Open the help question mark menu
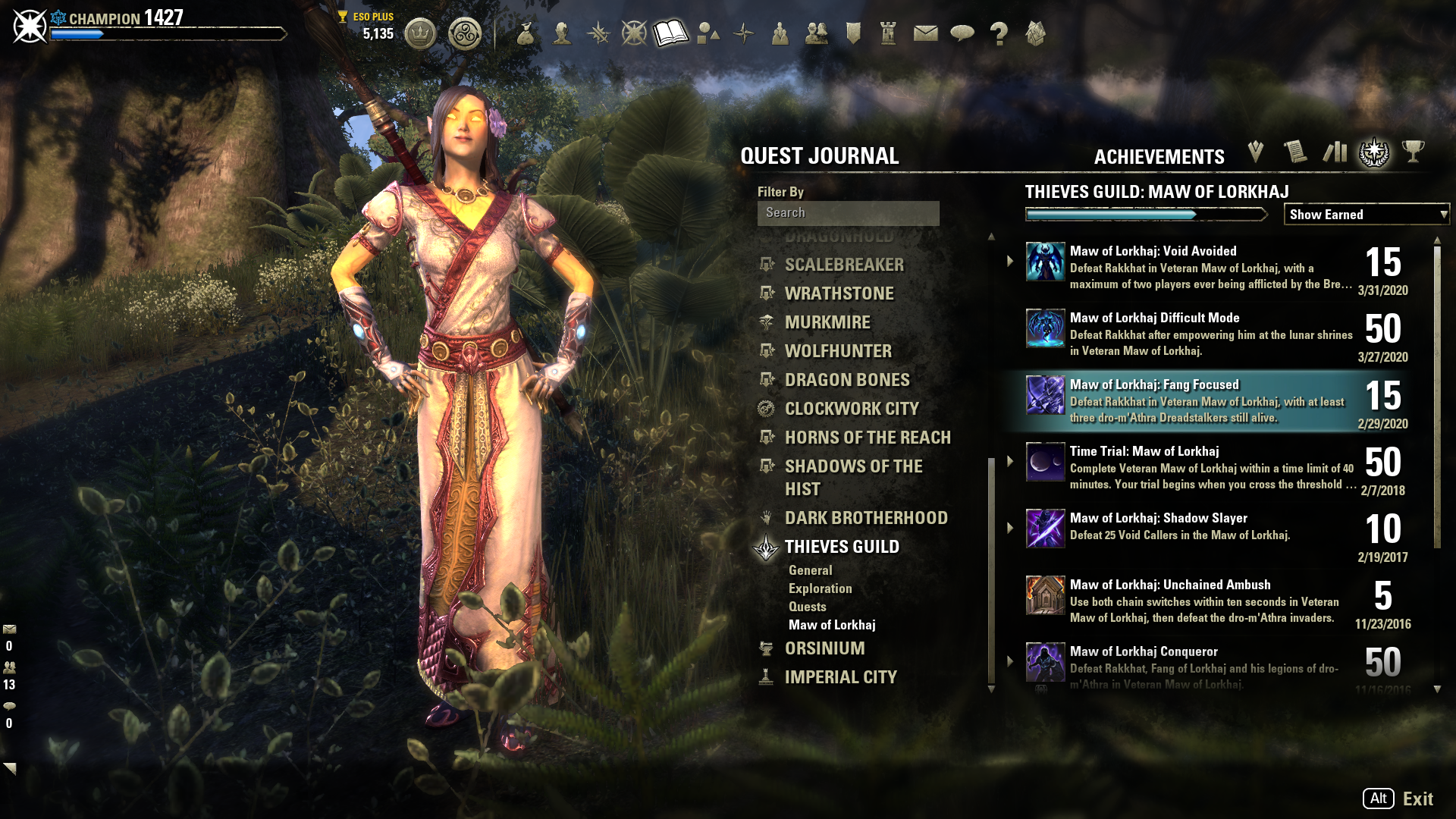This screenshot has height=819, width=1456. [x=999, y=33]
